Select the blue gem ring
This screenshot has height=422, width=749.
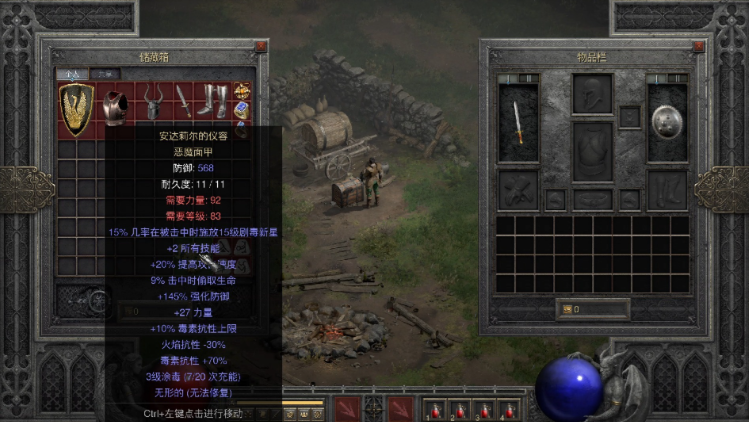[242, 108]
